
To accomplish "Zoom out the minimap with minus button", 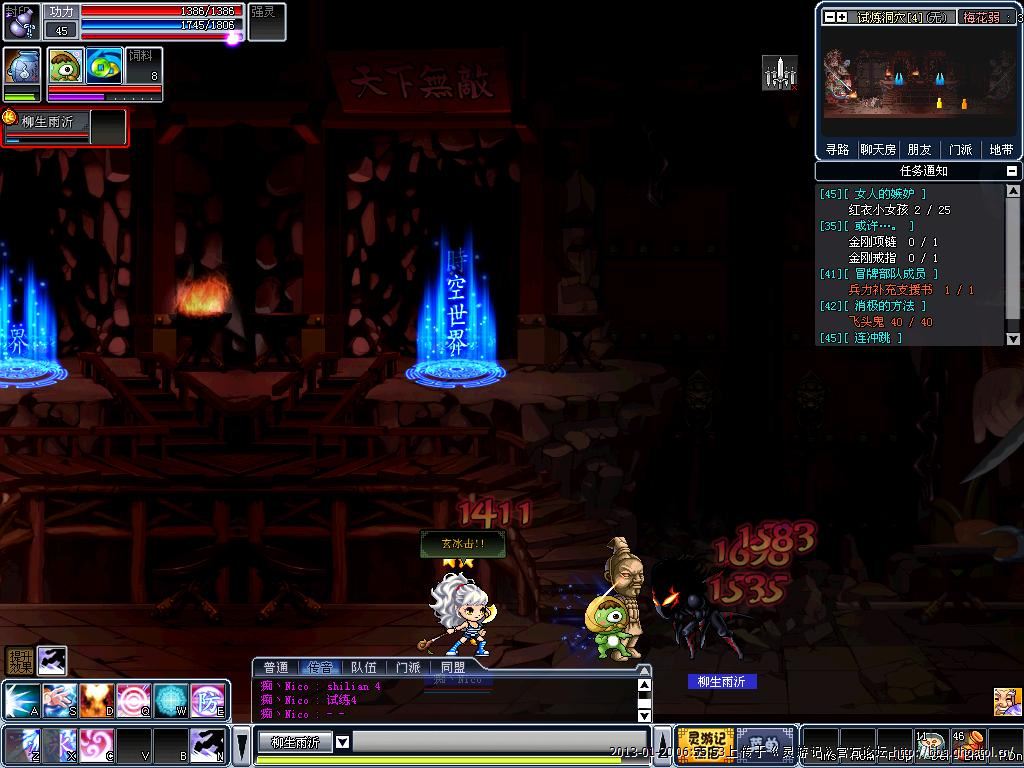I will pos(829,17).
